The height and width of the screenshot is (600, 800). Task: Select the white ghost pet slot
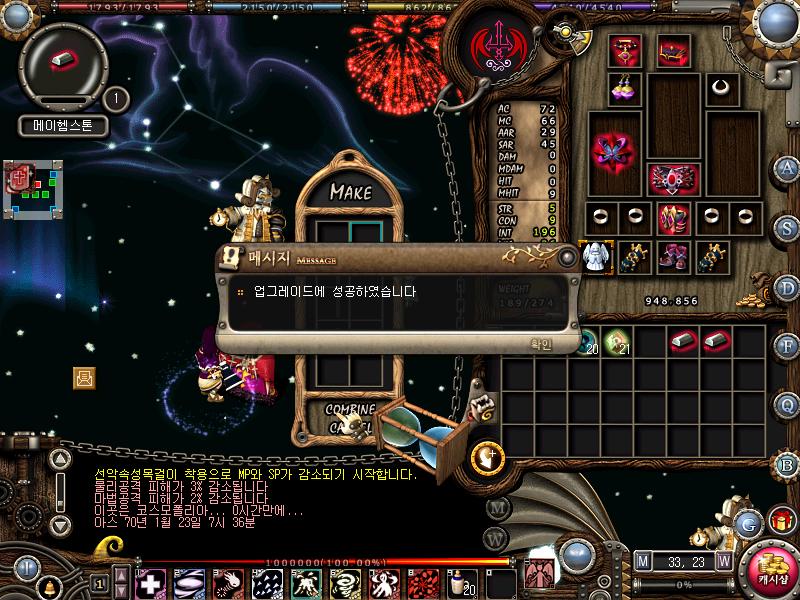[596, 255]
